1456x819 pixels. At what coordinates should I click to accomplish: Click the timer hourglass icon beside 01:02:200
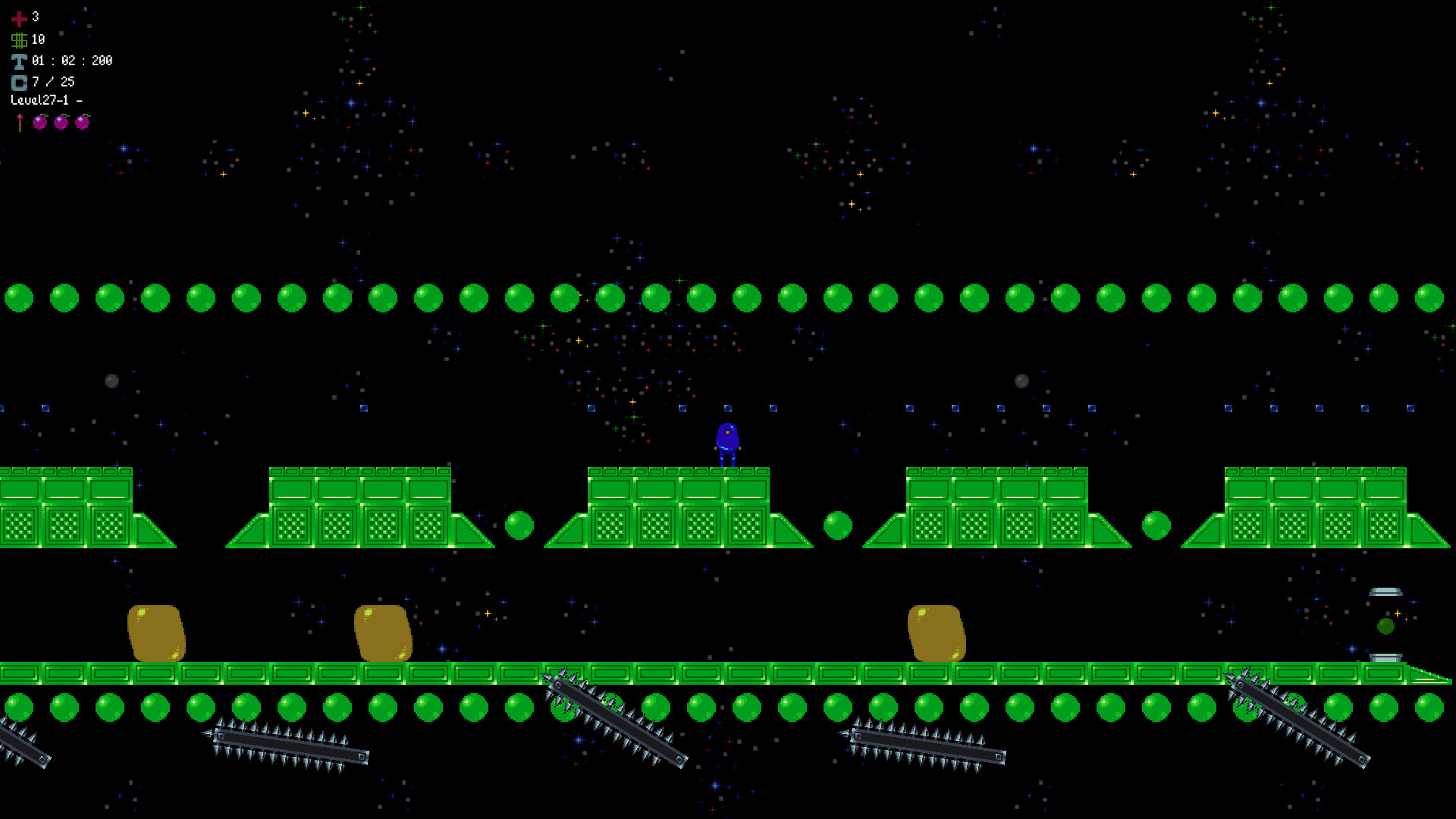18,61
